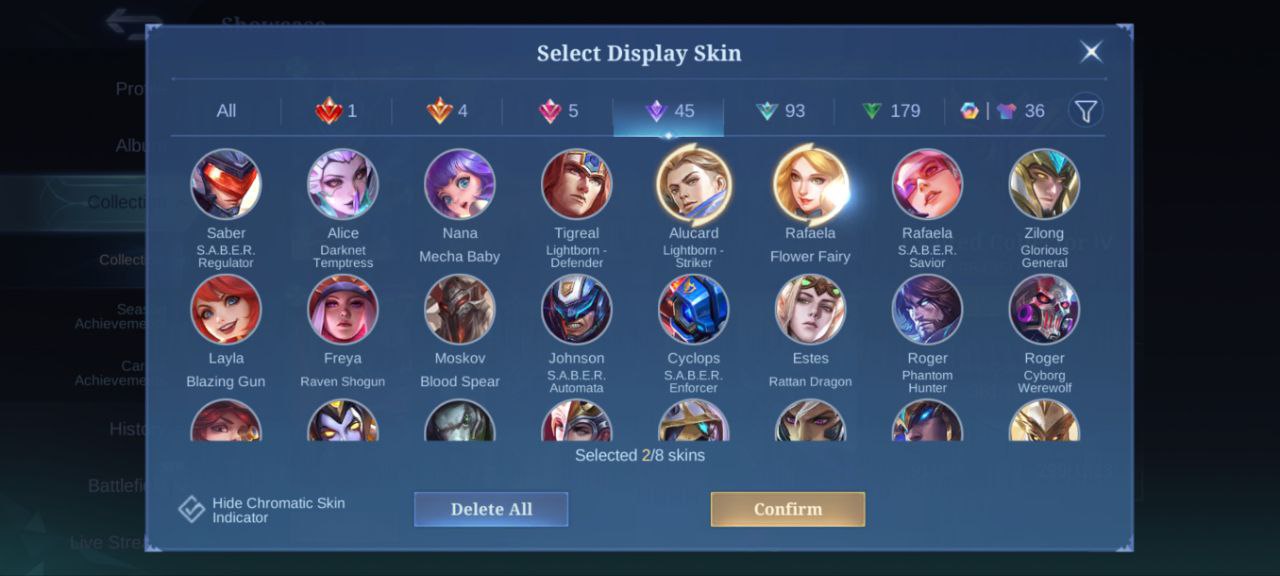The image size is (1280, 576).
Task: Show the green tier tab with 179 skins
Action: tap(890, 111)
